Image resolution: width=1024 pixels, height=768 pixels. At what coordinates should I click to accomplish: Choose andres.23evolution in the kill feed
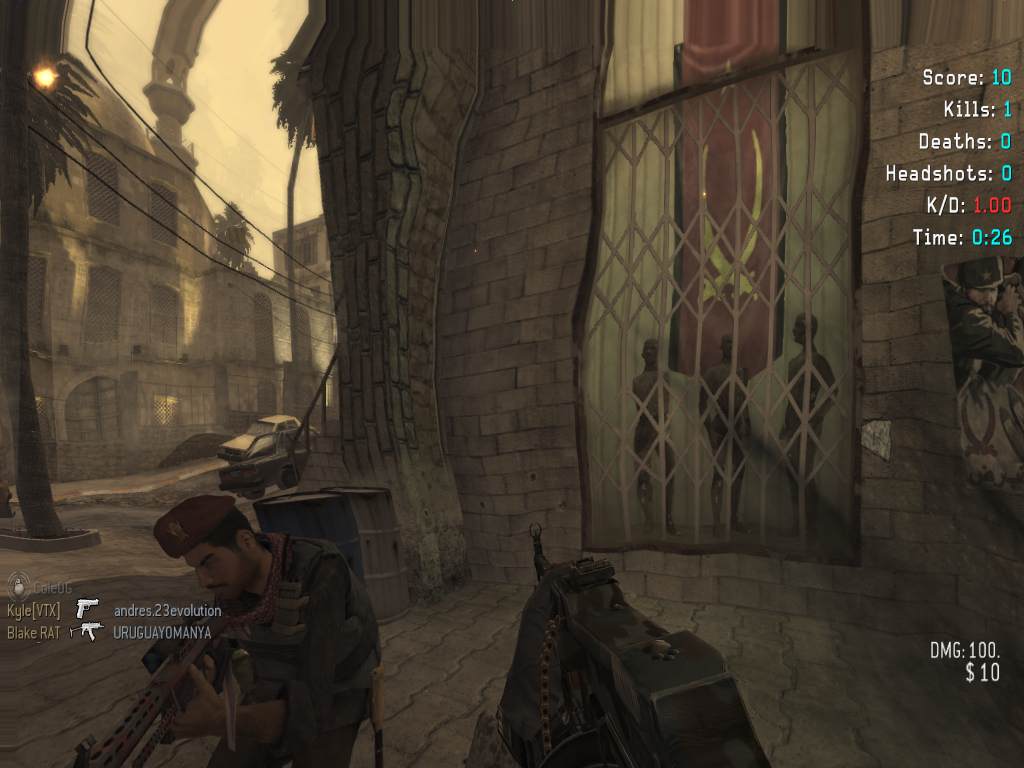(167, 610)
